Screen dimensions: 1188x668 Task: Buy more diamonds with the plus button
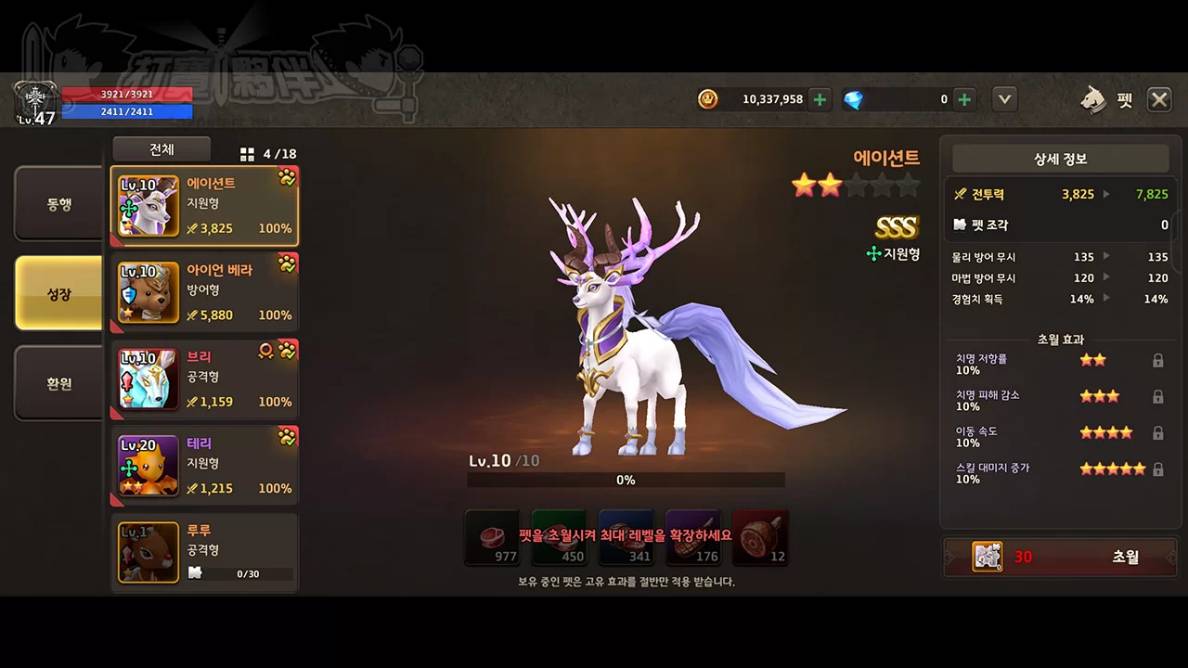coord(964,99)
